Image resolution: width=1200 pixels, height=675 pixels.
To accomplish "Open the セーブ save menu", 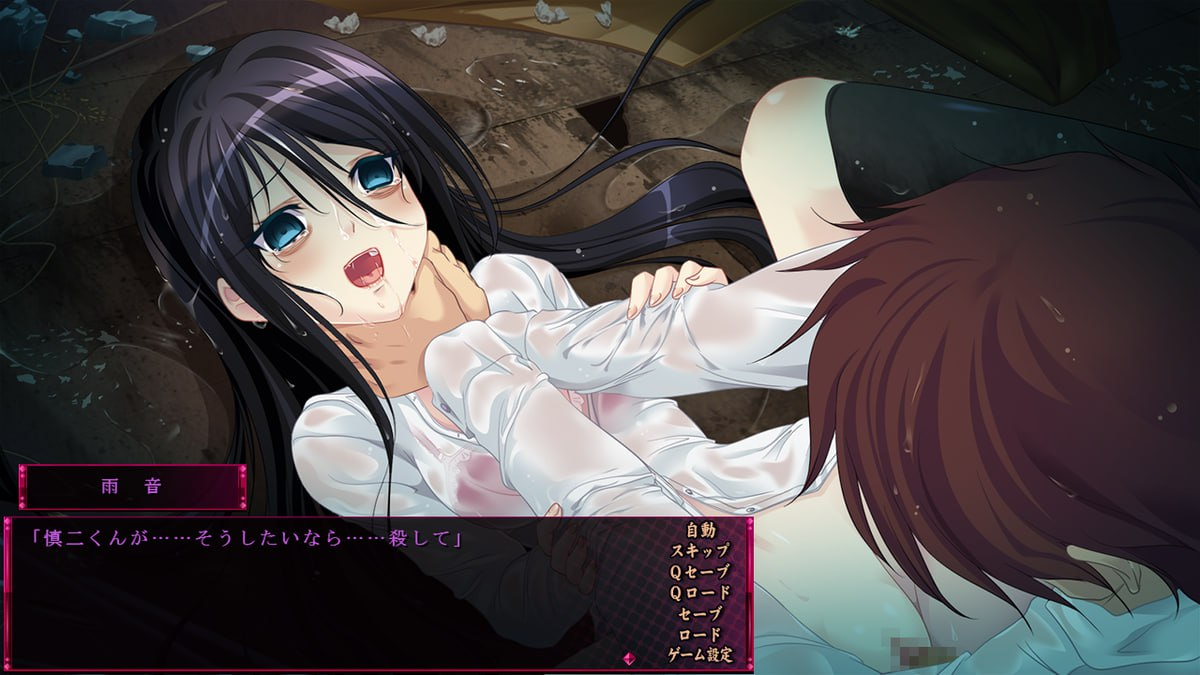I will tap(700, 613).
